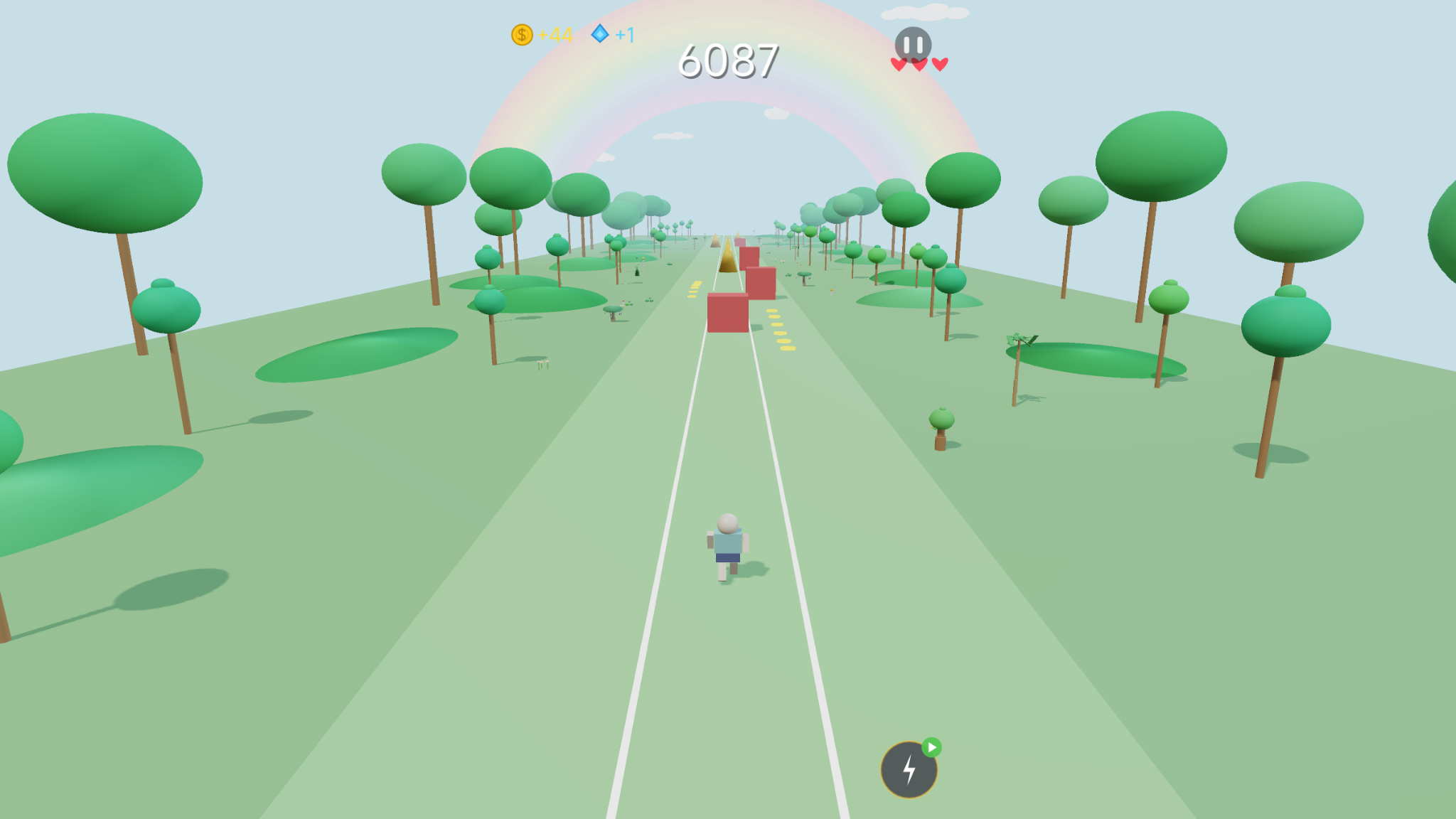Select the first red heart life icon

pos(899,63)
